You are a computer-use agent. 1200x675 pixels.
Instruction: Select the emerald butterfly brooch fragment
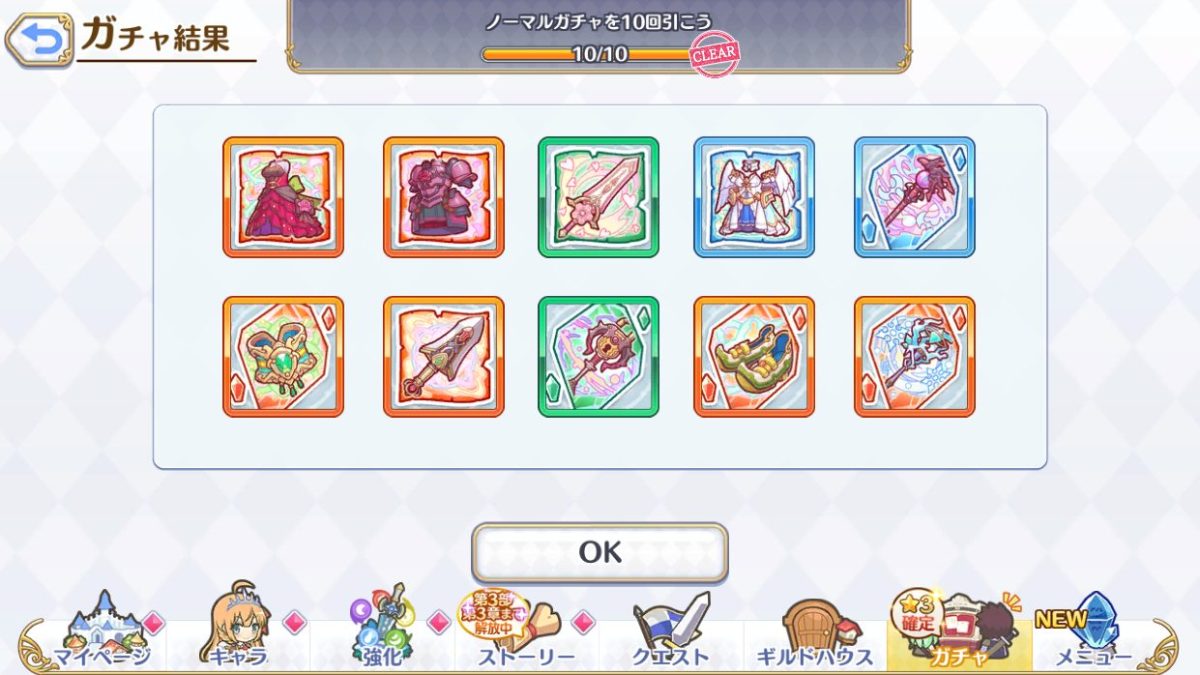pyautogui.click(x=283, y=356)
